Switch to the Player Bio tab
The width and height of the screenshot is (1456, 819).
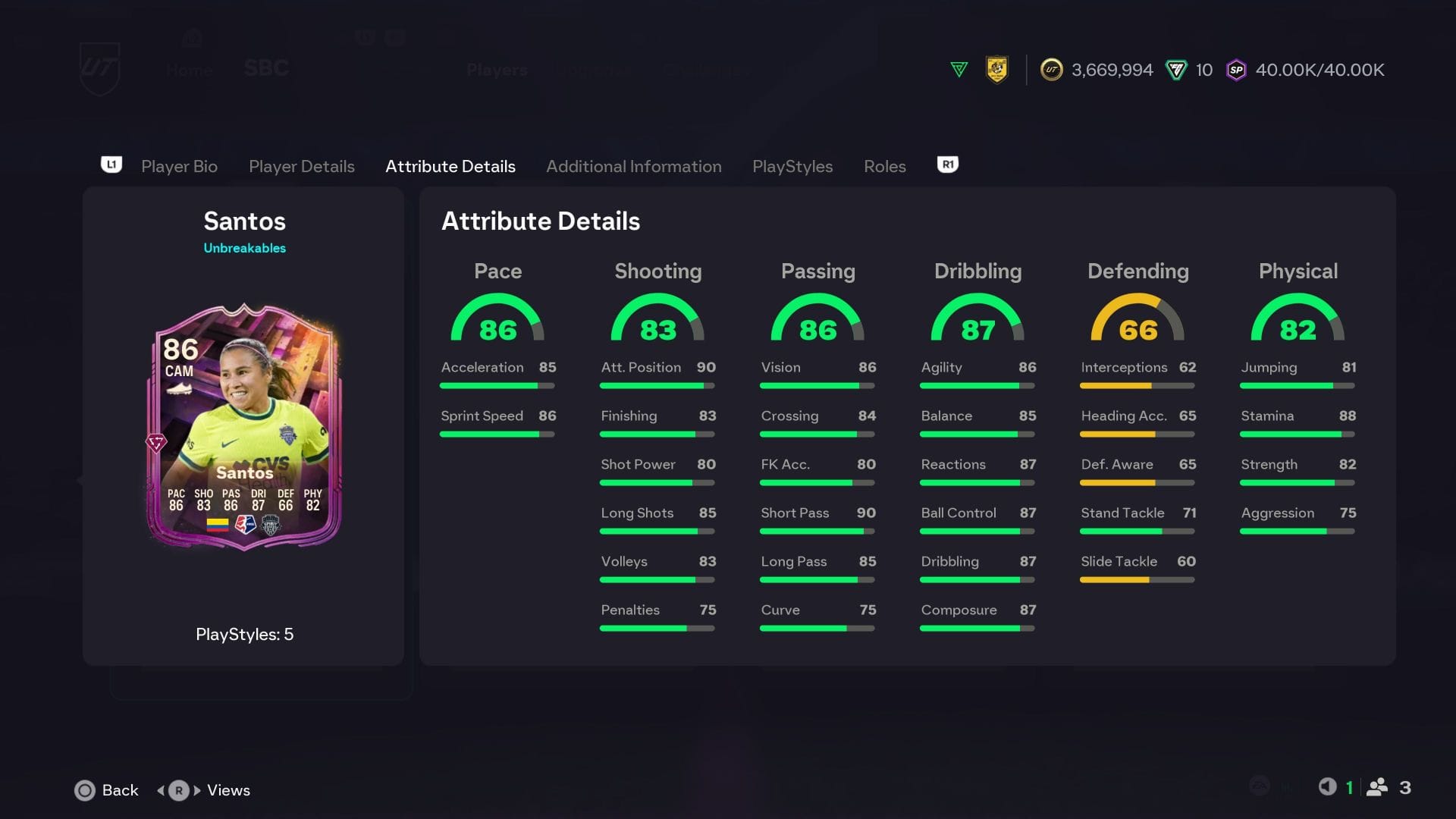point(179,166)
